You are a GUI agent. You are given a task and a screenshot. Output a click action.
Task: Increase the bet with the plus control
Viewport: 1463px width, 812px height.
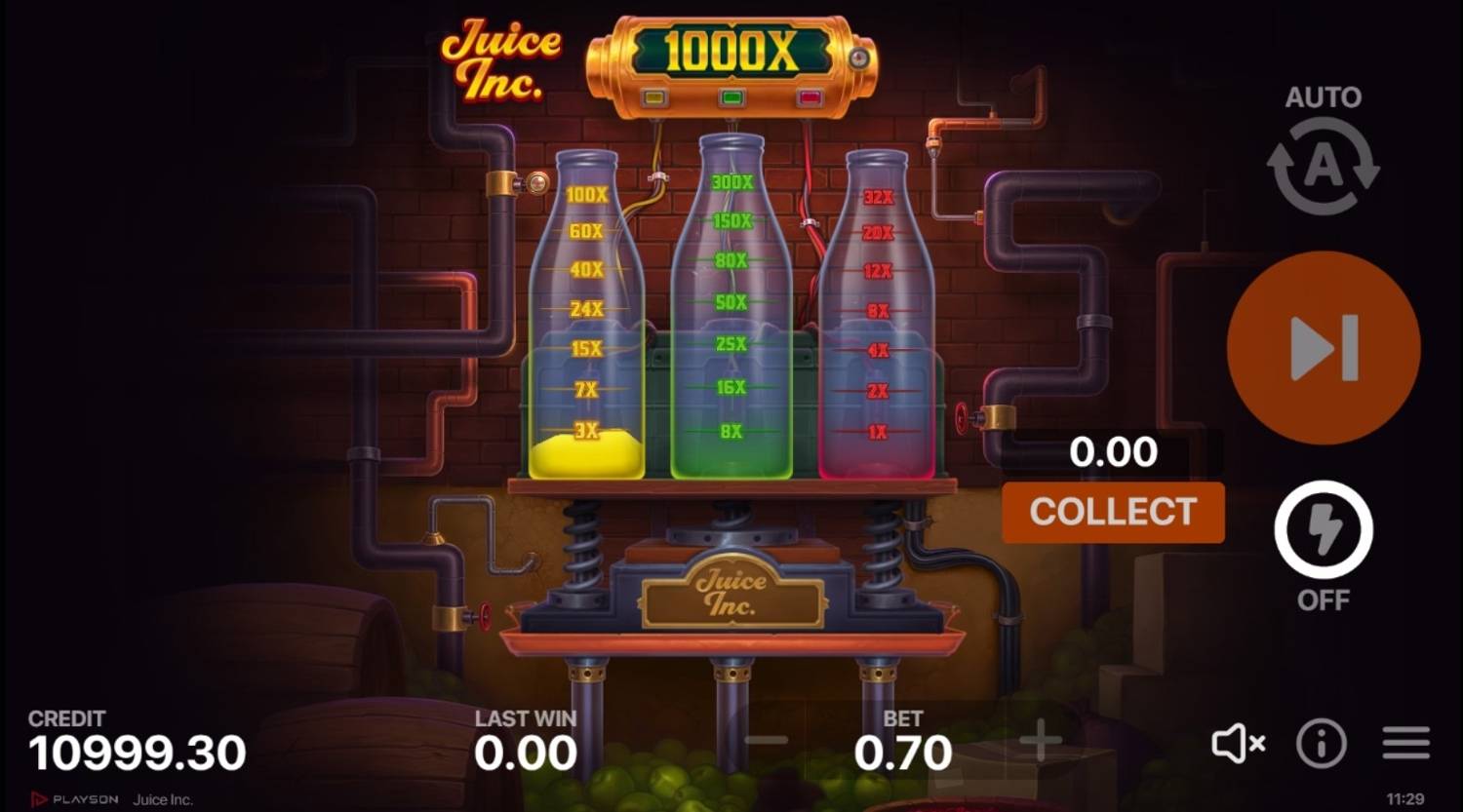coord(1039,741)
